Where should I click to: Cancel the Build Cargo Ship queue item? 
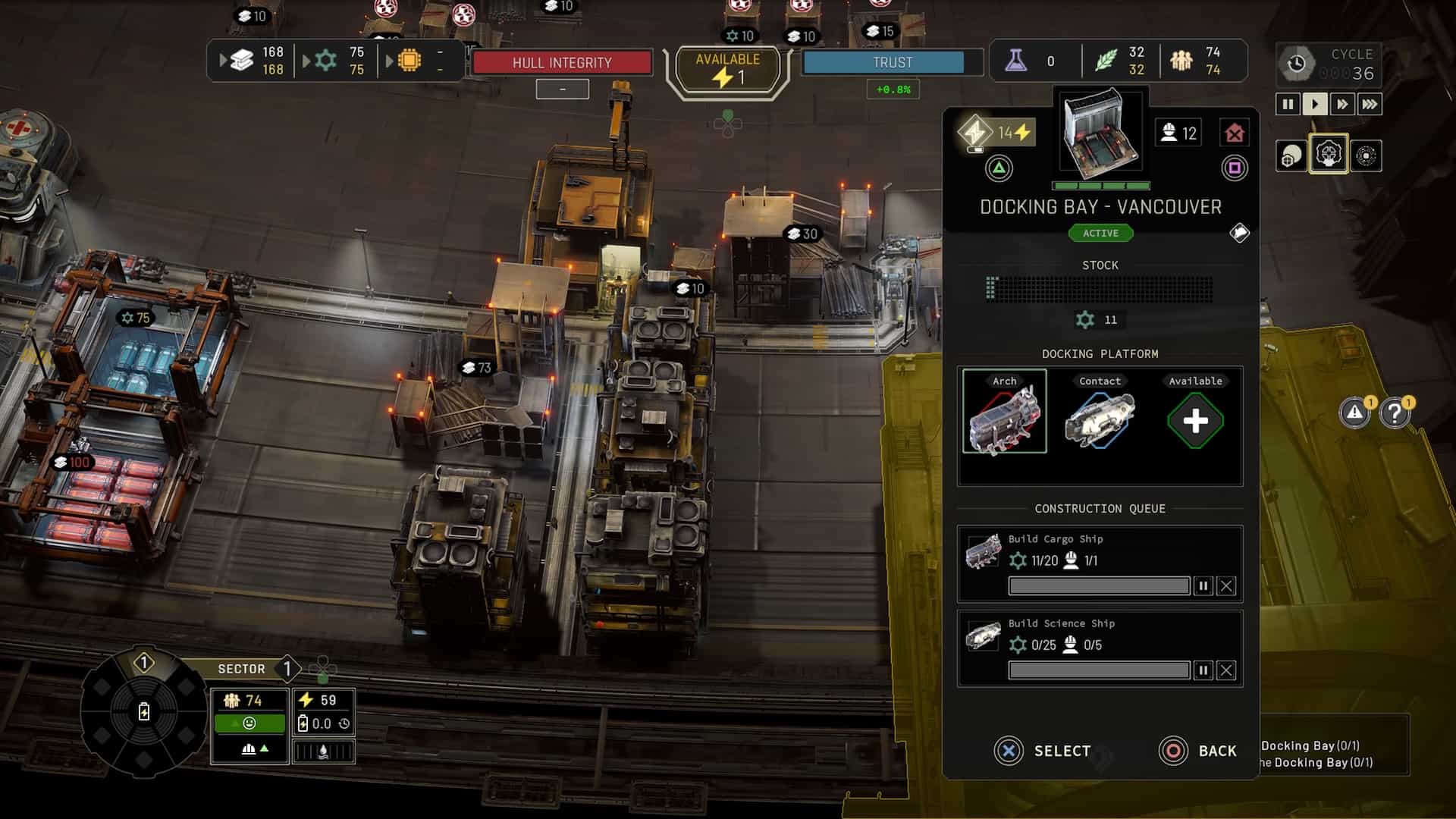click(x=1226, y=586)
